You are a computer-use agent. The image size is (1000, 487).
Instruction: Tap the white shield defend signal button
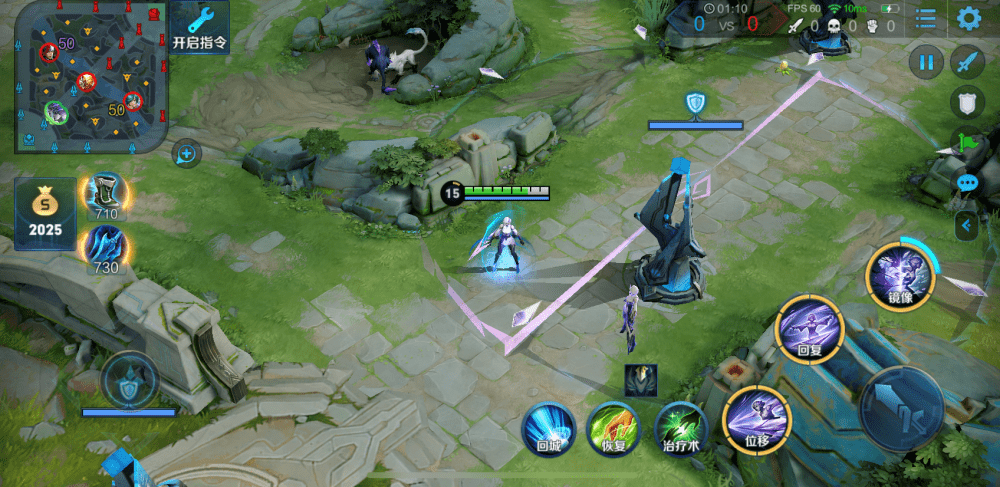pos(967,102)
